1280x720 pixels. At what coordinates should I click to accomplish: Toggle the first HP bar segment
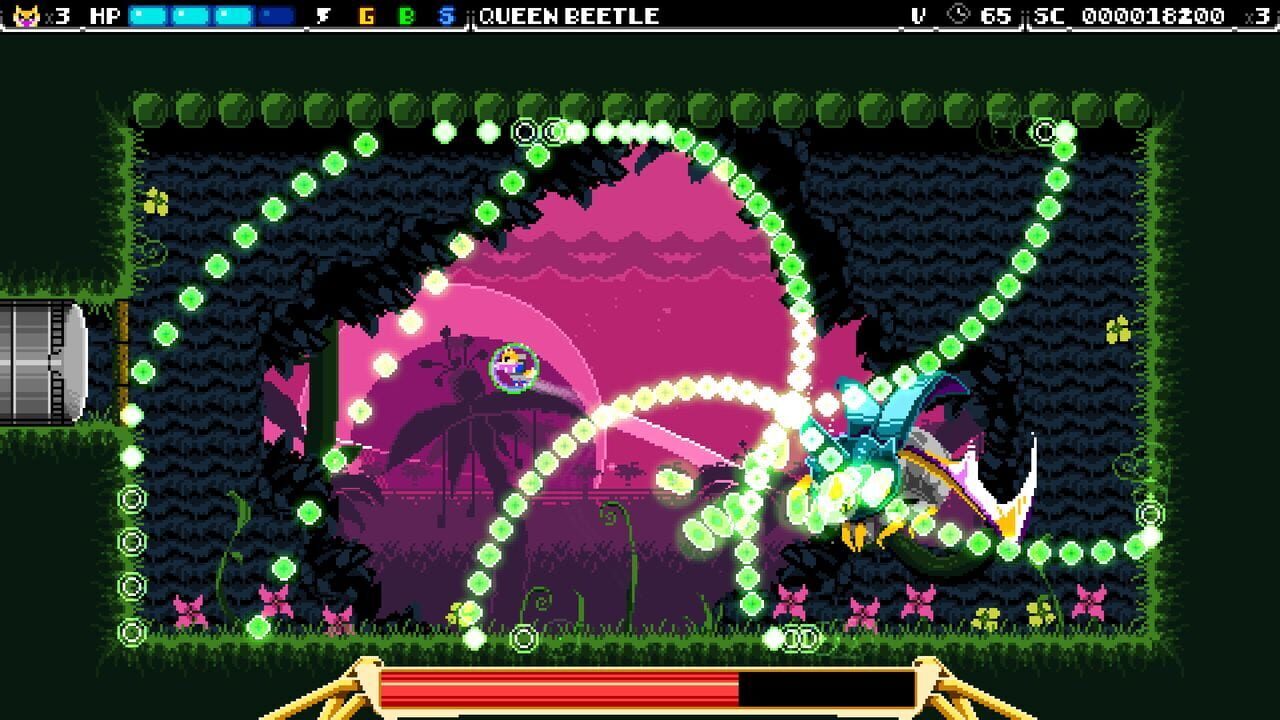[x=146, y=14]
